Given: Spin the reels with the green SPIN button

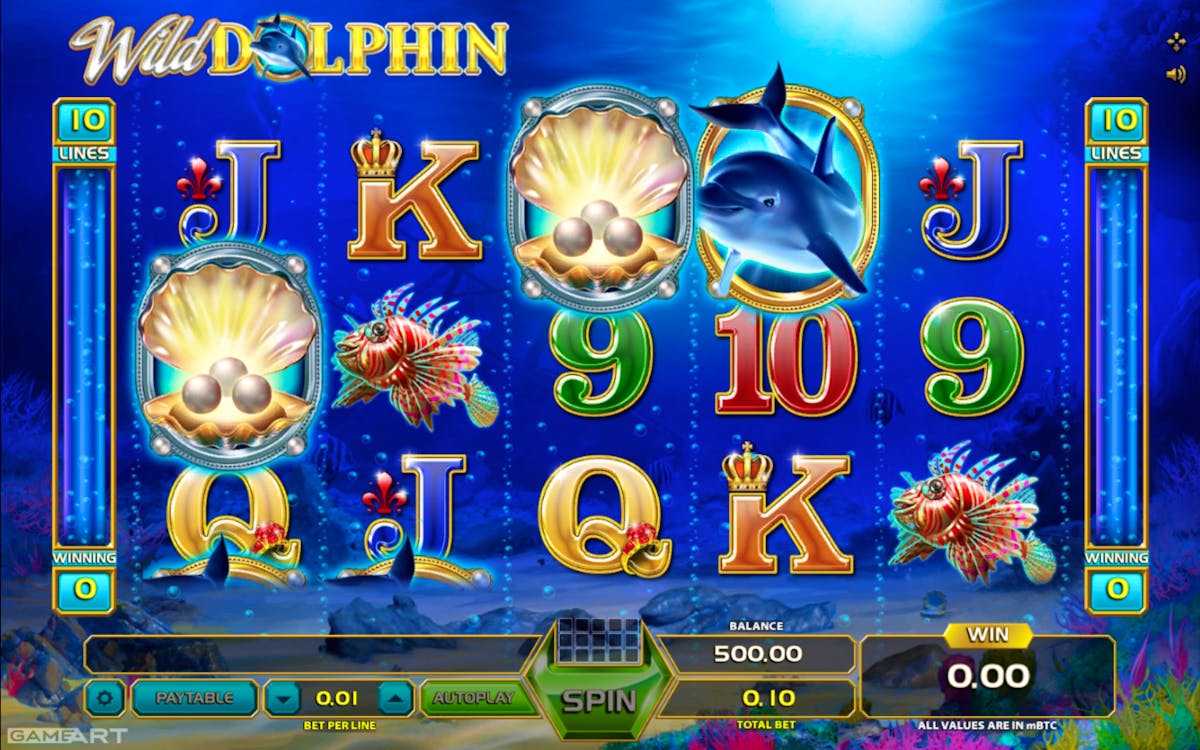Looking at the screenshot, I should [599, 699].
